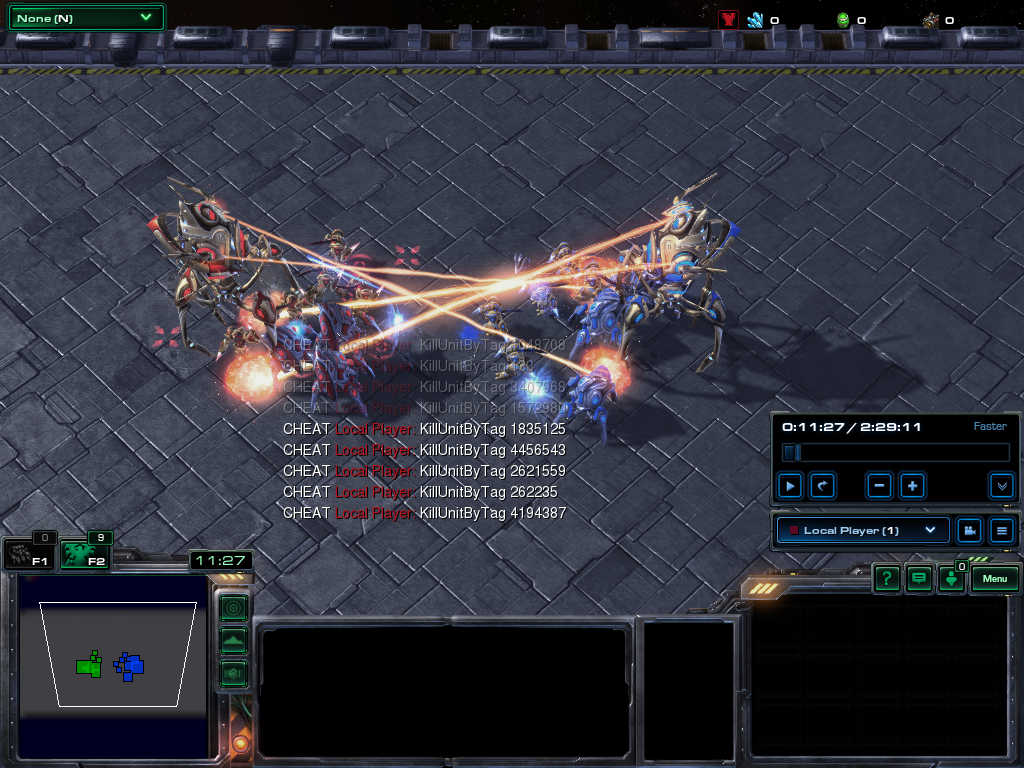
Task: Click the bottom minimap option button
Action: click(x=233, y=672)
